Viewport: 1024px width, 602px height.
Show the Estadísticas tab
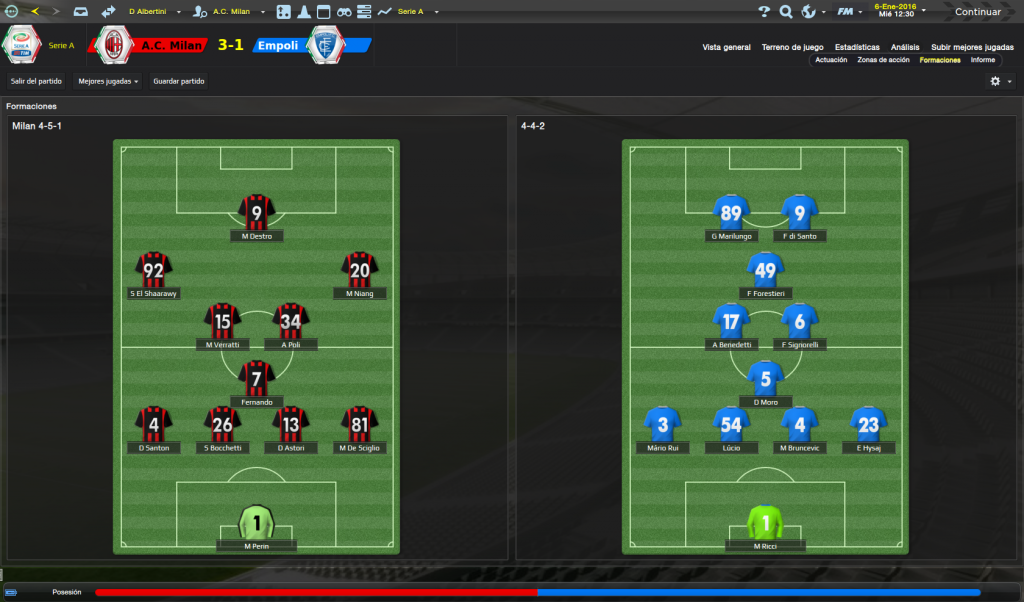857,47
